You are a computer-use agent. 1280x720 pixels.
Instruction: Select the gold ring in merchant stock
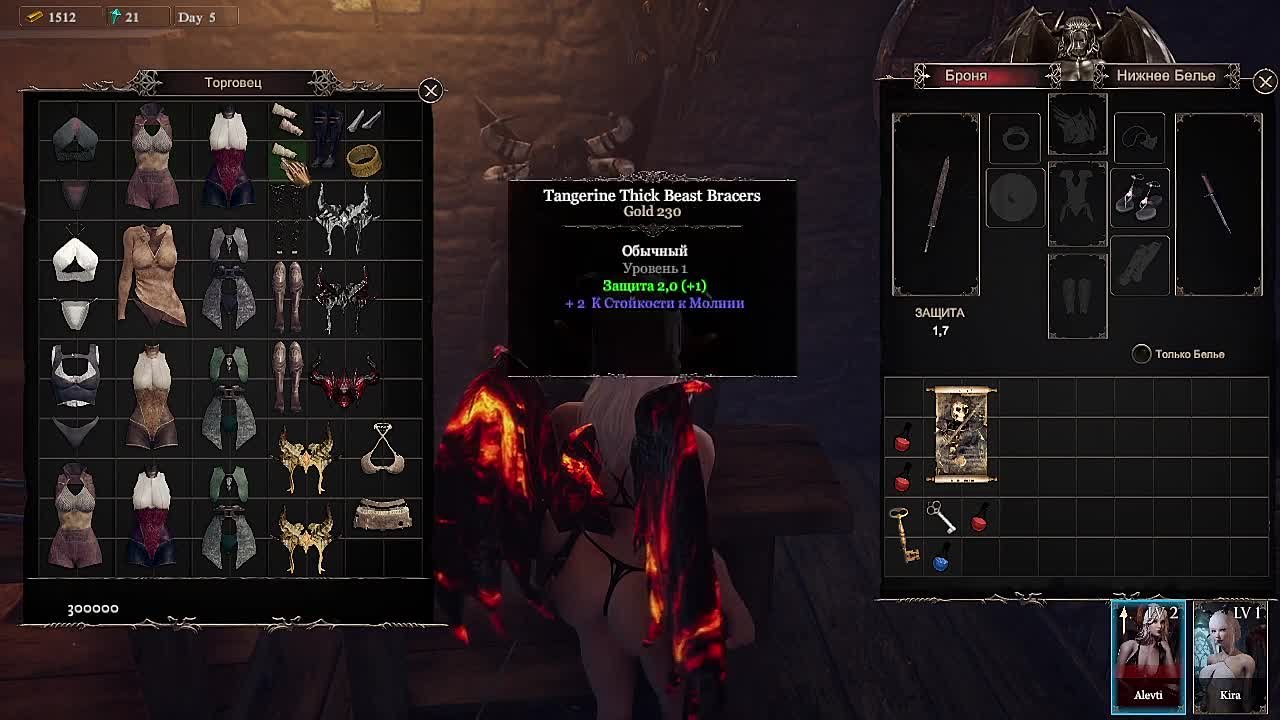(x=364, y=159)
